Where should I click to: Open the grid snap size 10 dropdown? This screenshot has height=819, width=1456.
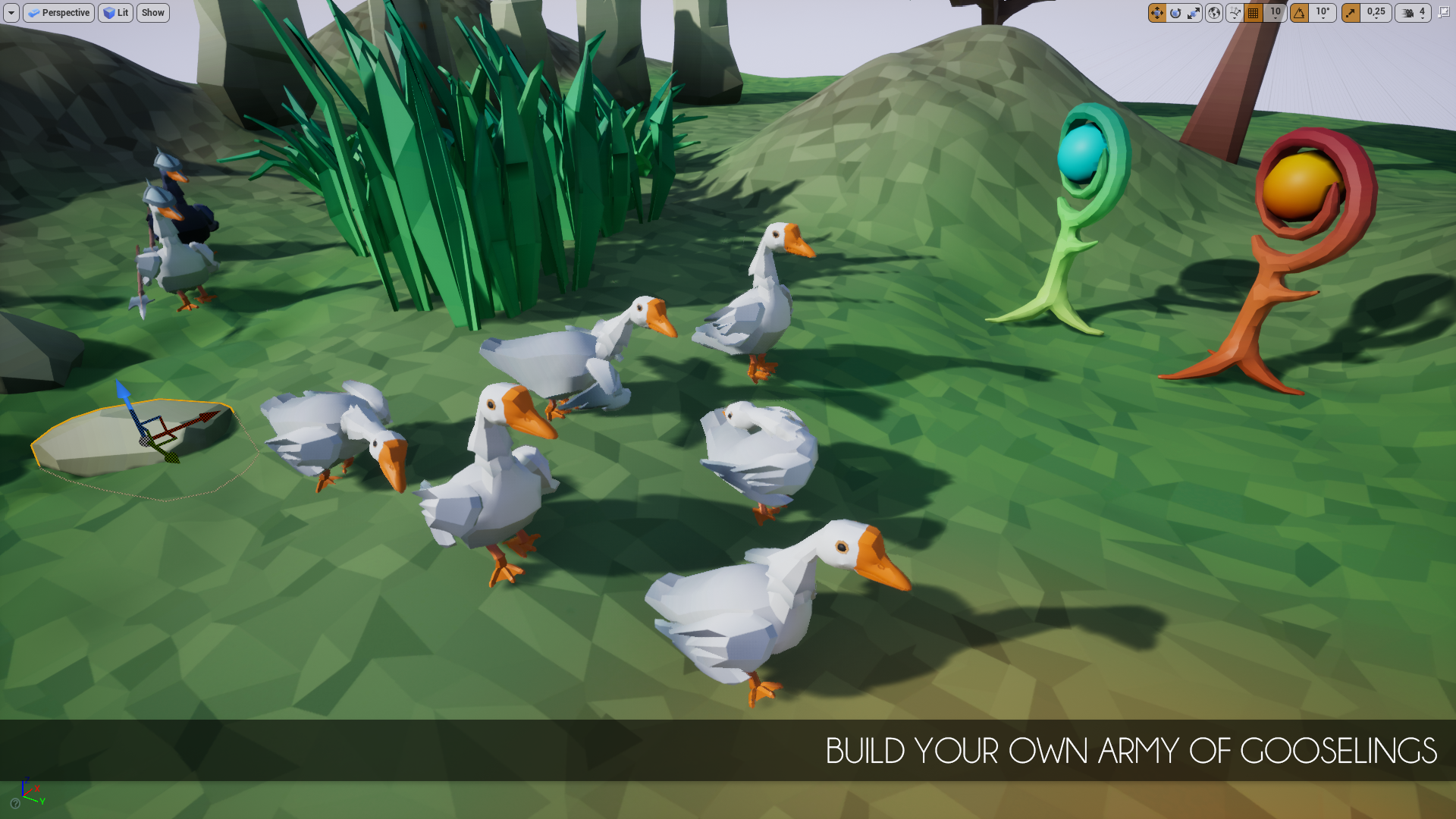pos(1276,13)
